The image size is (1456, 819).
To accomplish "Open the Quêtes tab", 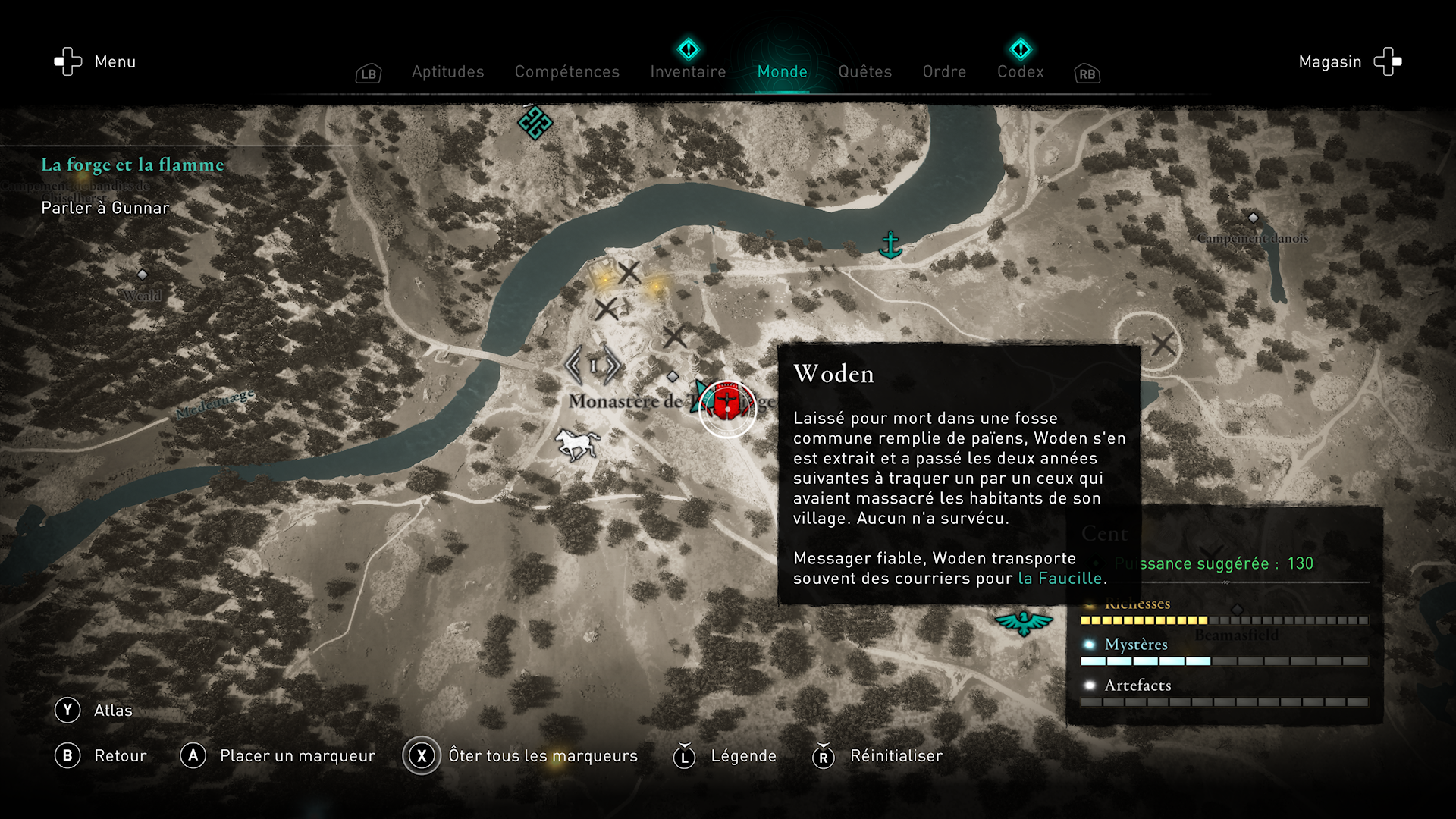I will [x=864, y=72].
